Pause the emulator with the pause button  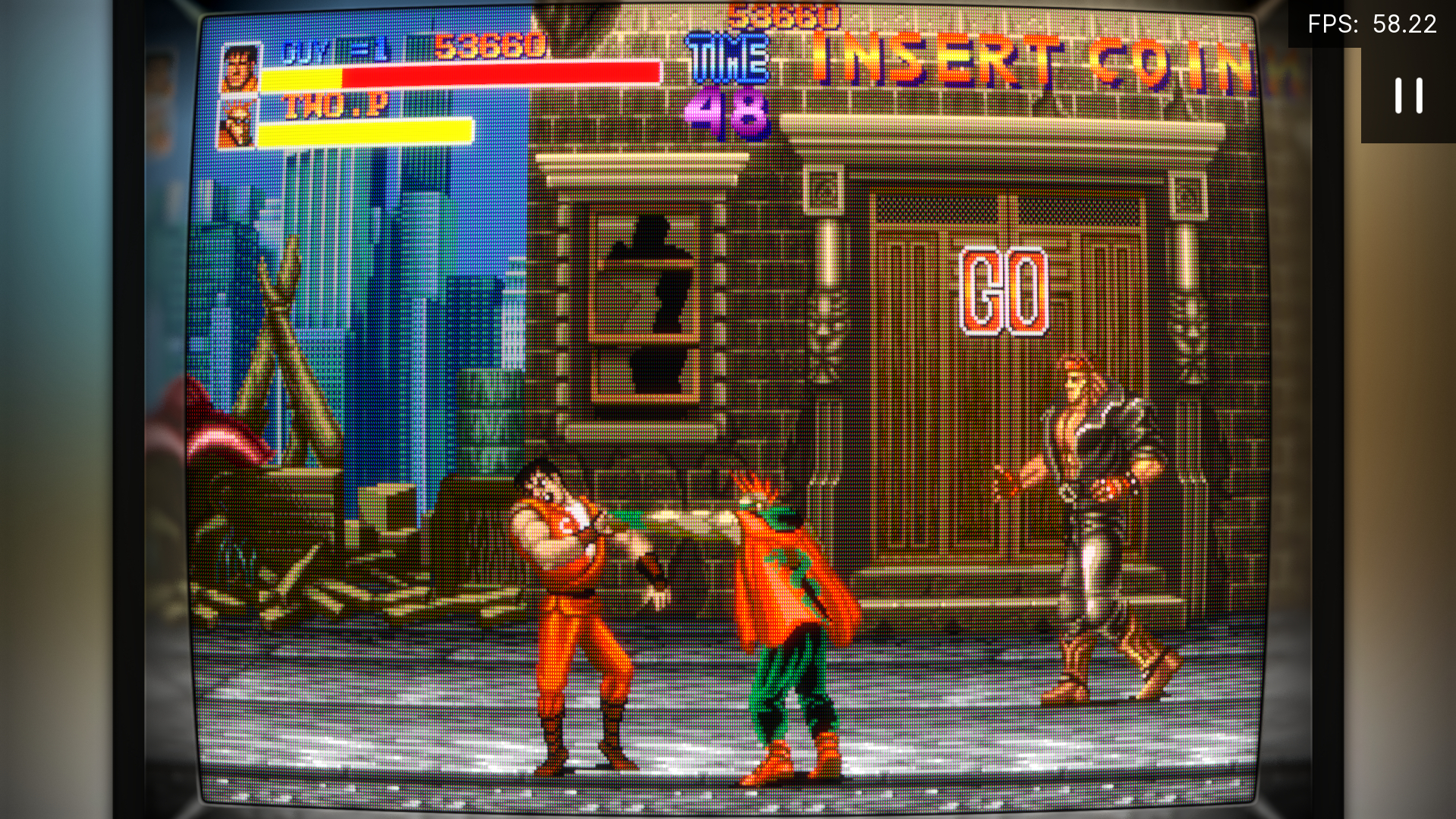coord(1408,96)
